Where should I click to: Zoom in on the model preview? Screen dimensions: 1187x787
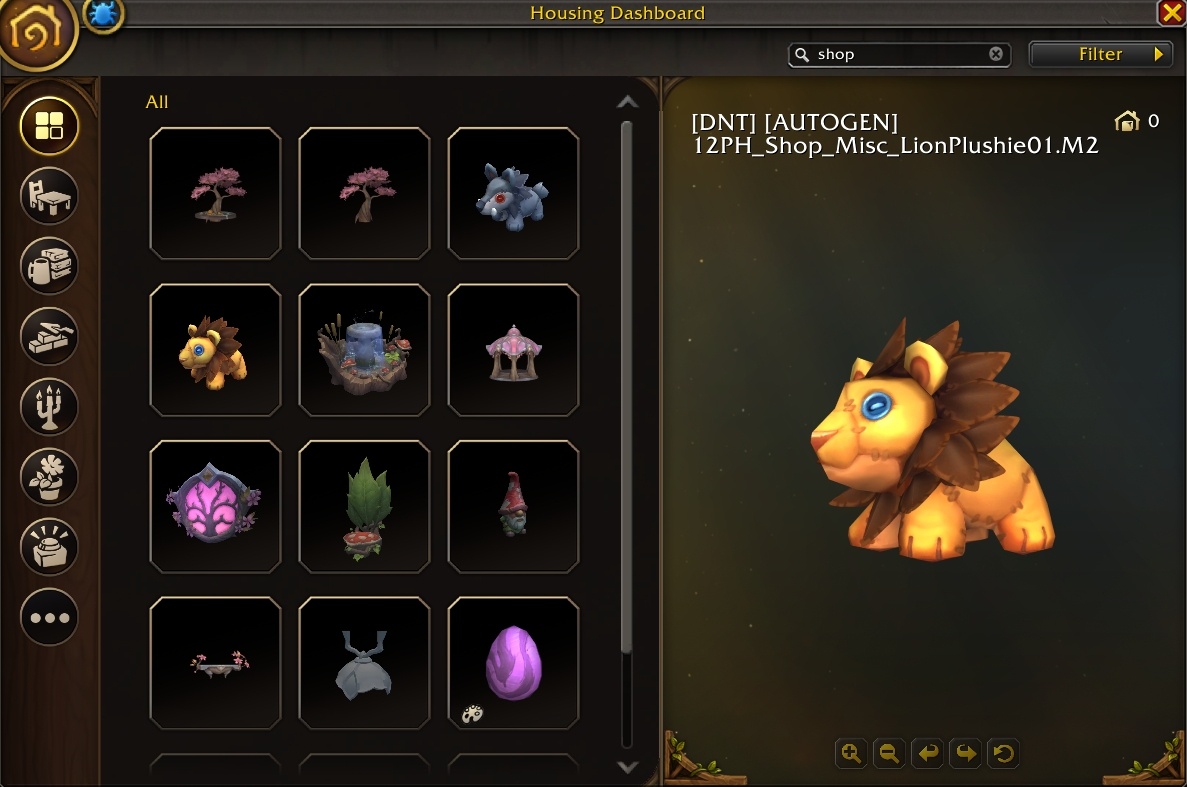point(851,753)
